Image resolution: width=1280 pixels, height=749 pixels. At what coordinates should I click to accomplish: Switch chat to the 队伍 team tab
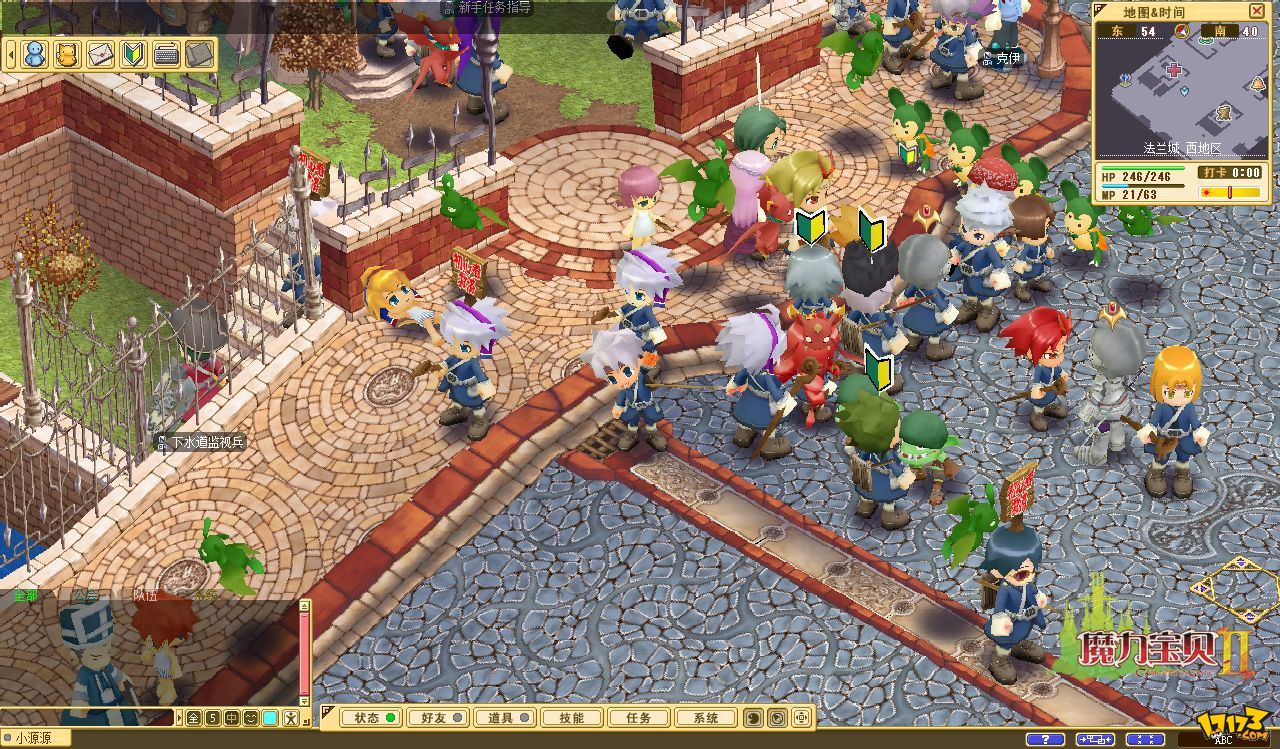click(146, 595)
